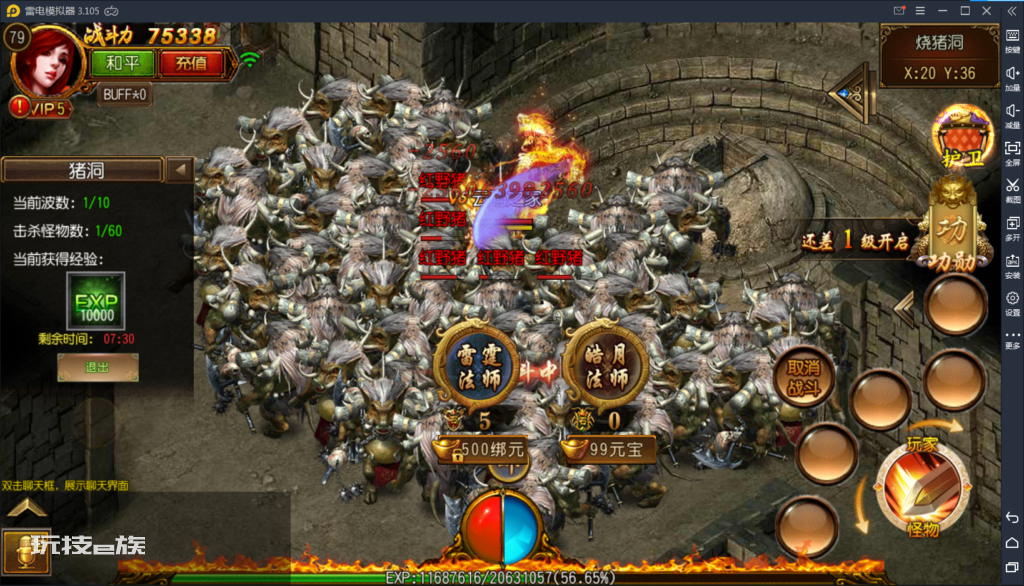Open the 烧猪洞 map location panel
This screenshot has width=1024, height=586.
click(939, 57)
